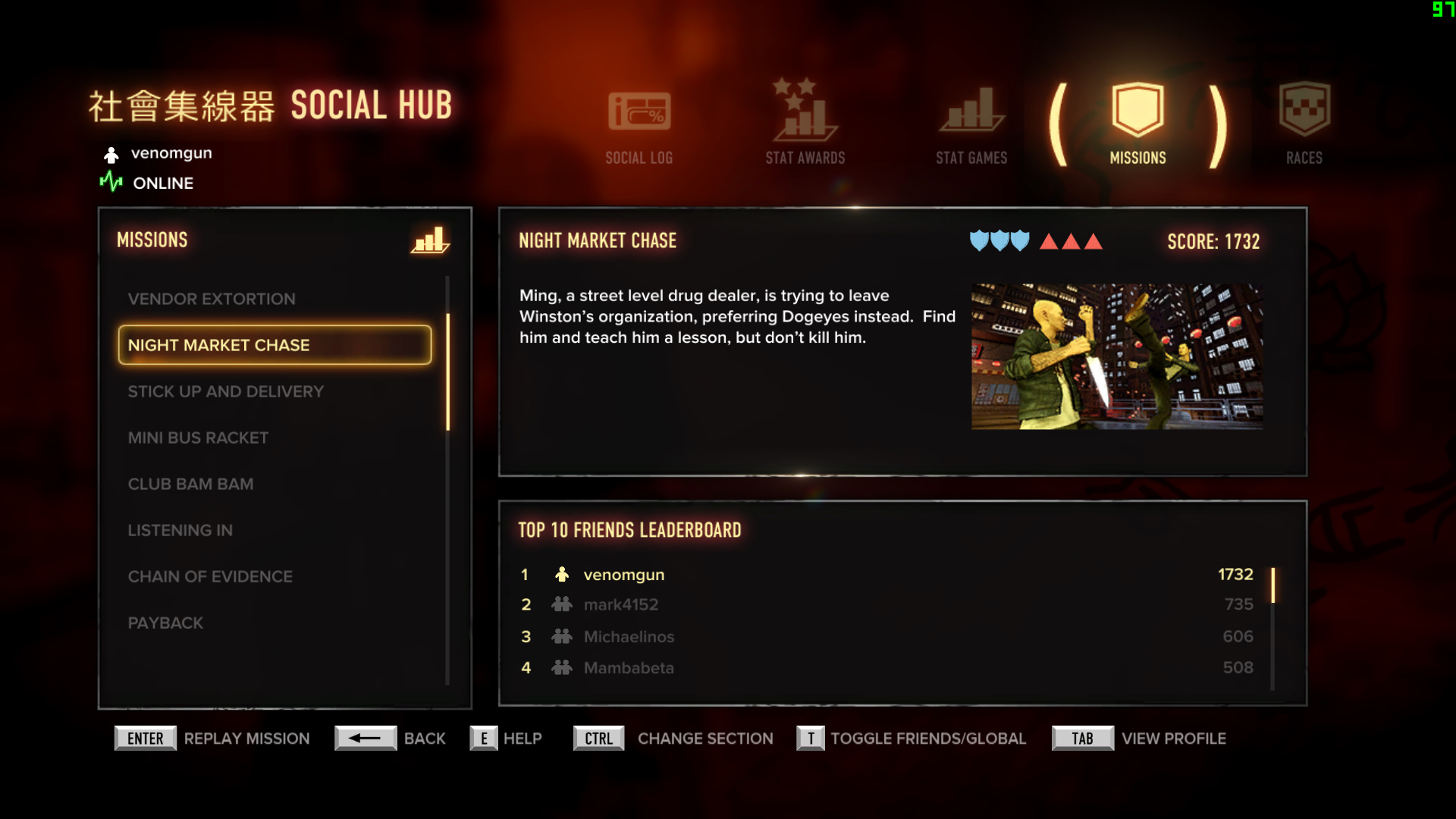Switch to the Social Log tab
1456x819 pixels.
[639, 126]
